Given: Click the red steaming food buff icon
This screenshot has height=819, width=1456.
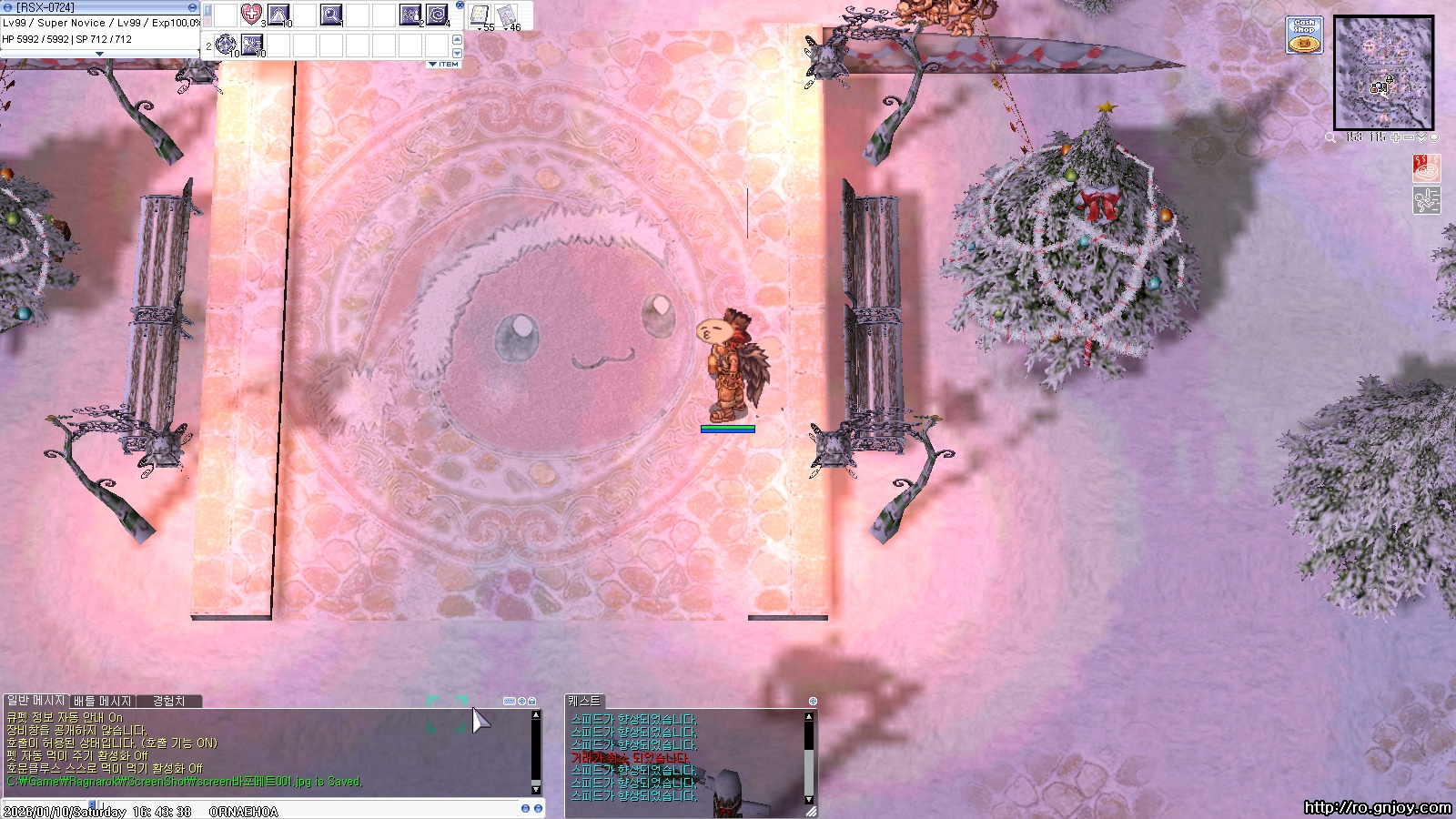Looking at the screenshot, I should (1426, 168).
